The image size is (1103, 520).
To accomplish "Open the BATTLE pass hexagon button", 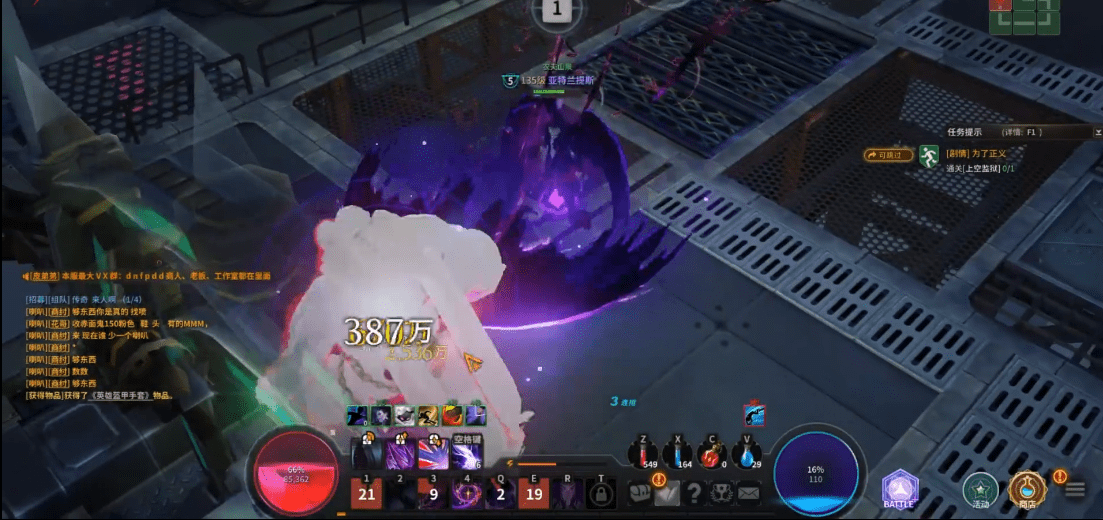I will tap(900, 489).
